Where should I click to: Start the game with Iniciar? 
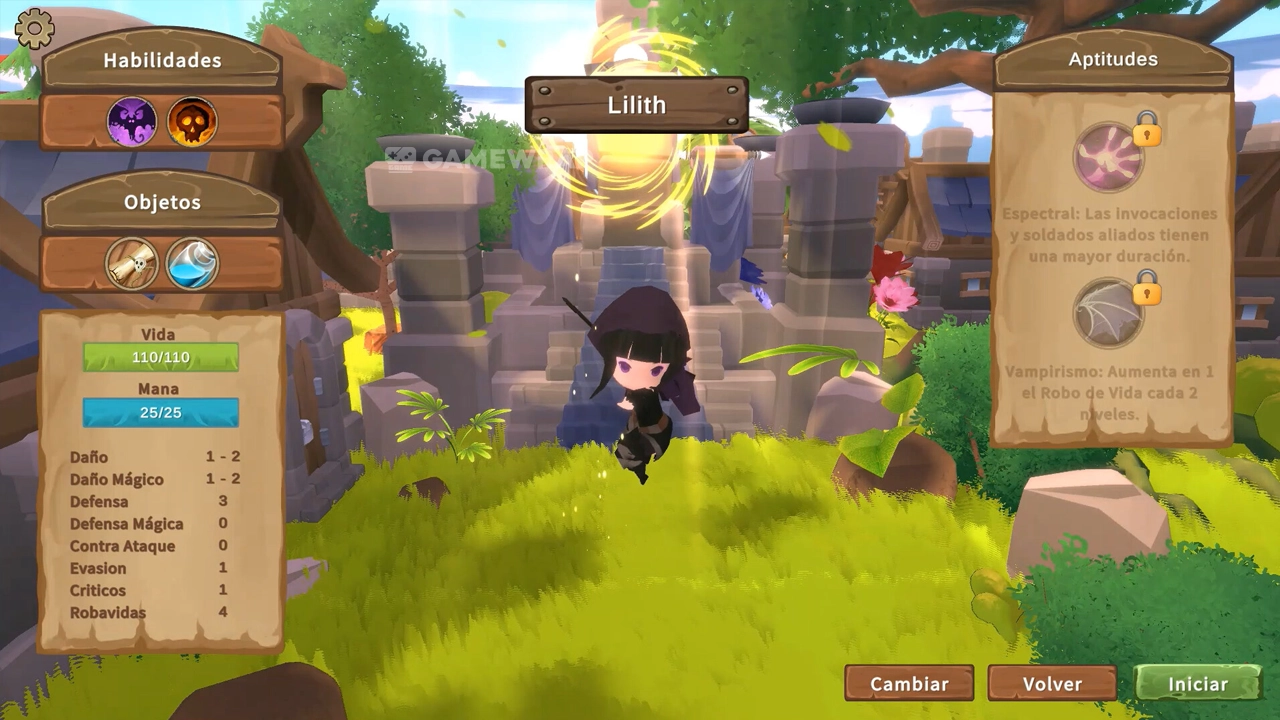(x=1197, y=684)
